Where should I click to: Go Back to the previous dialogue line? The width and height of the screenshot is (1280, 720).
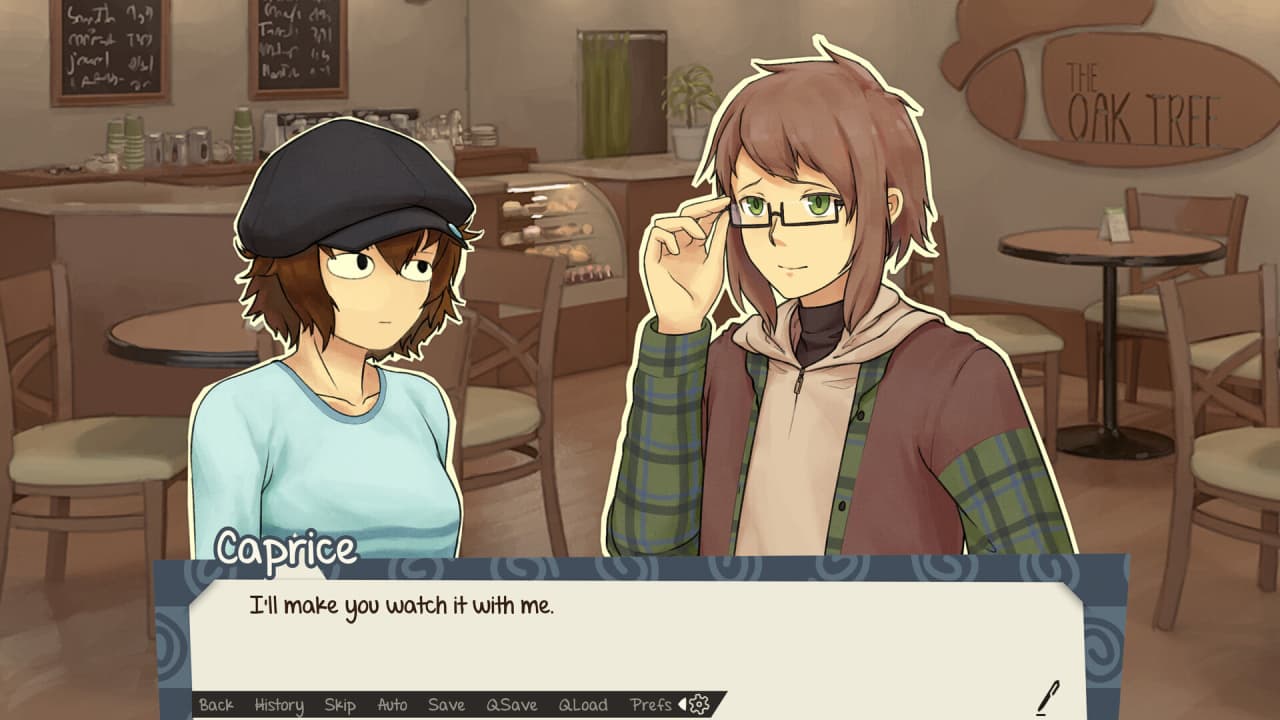(216, 705)
